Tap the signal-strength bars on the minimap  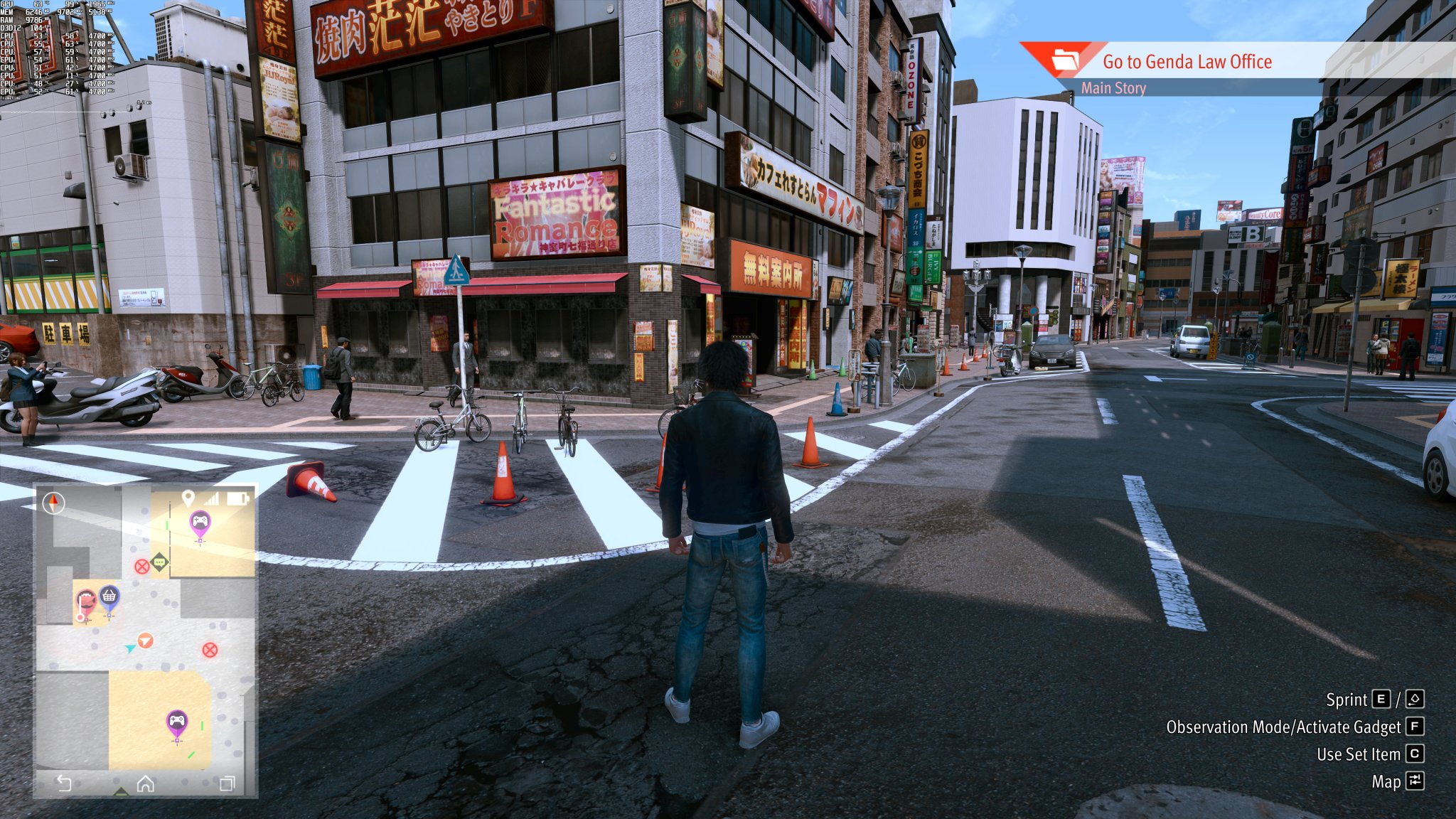pyautogui.click(x=213, y=500)
